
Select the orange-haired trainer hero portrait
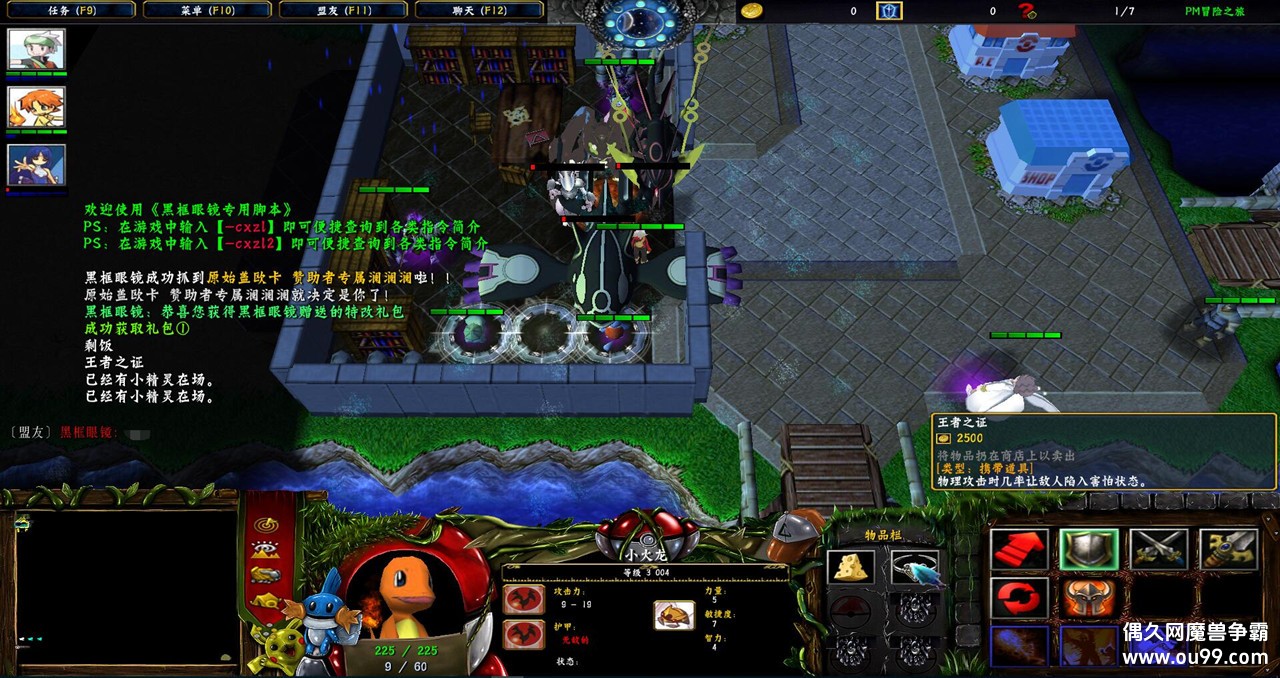[36, 106]
